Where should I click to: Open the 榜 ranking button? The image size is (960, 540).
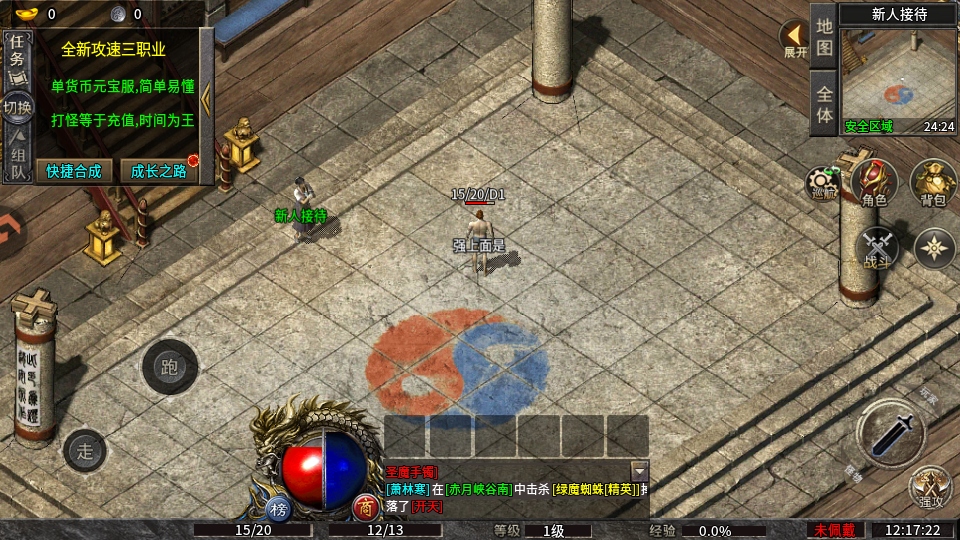(x=278, y=507)
